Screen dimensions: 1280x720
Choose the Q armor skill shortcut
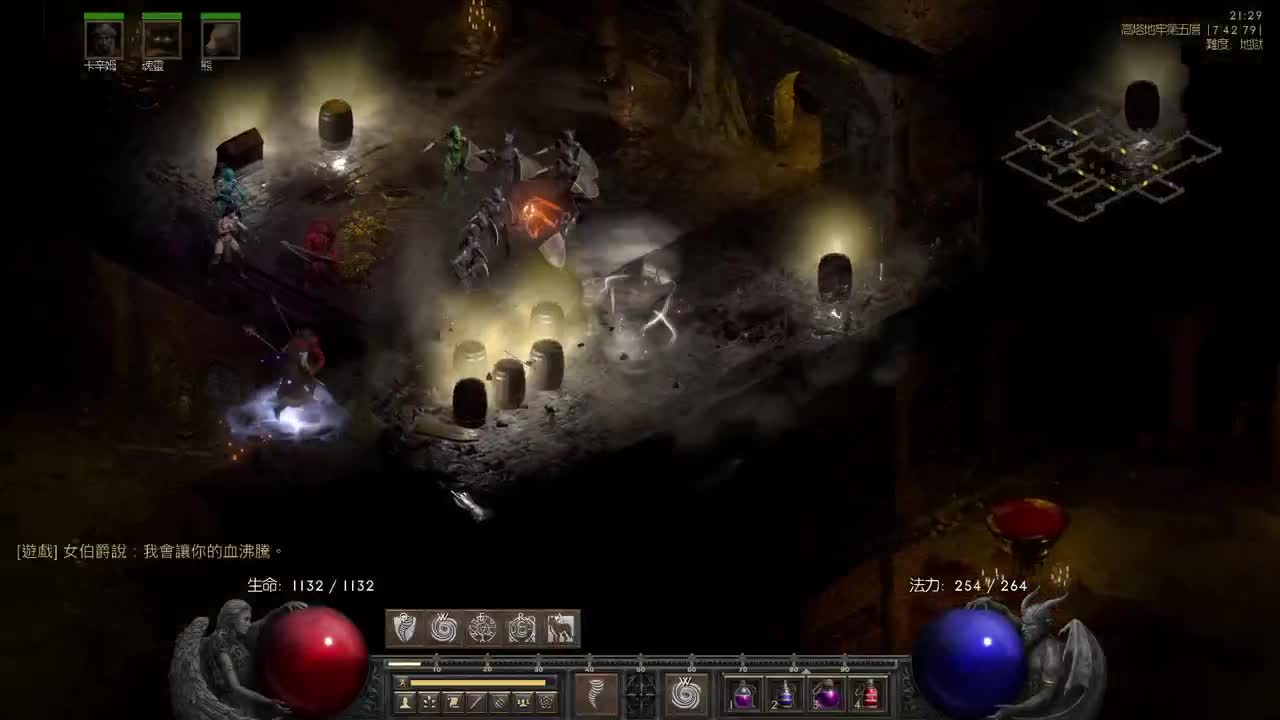(x=405, y=628)
